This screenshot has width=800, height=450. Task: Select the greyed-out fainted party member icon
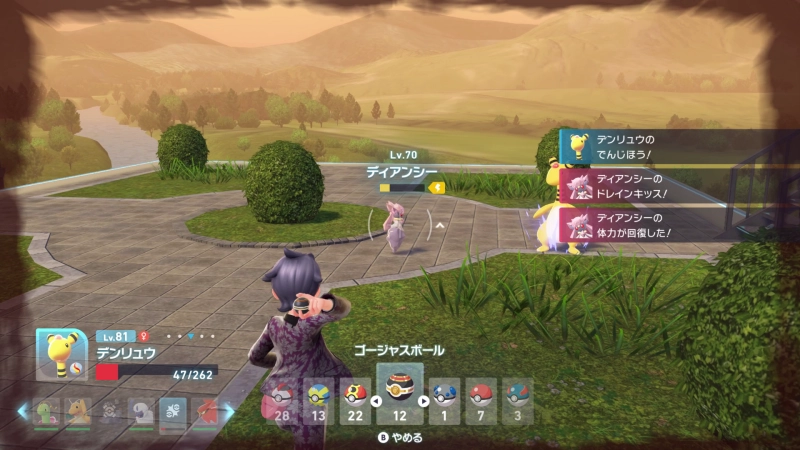click(x=109, y=411)
